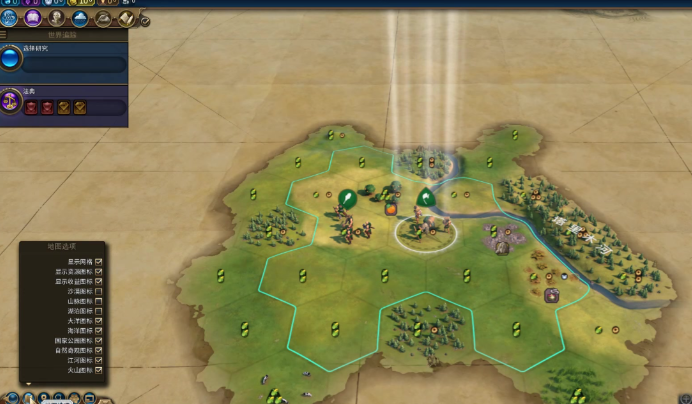Disable the 江河图标 checkbox

[99, 360]
